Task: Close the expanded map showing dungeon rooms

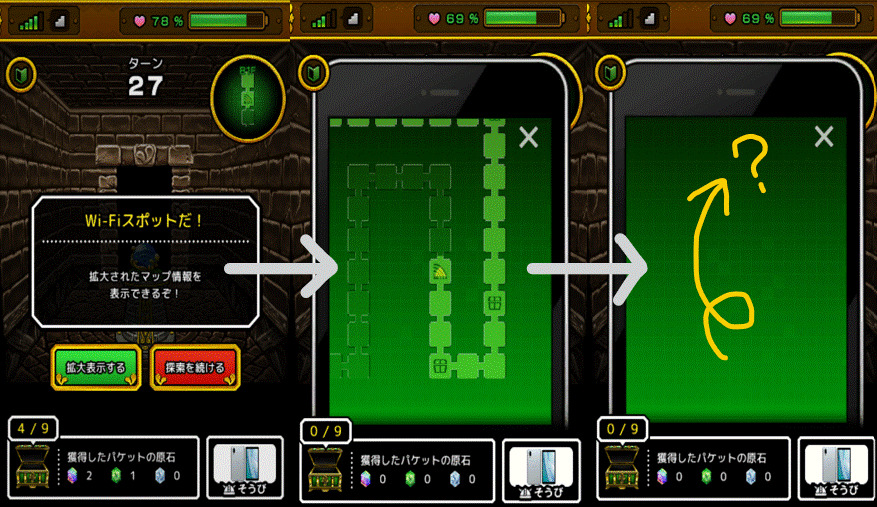Action: click(529, 138)
